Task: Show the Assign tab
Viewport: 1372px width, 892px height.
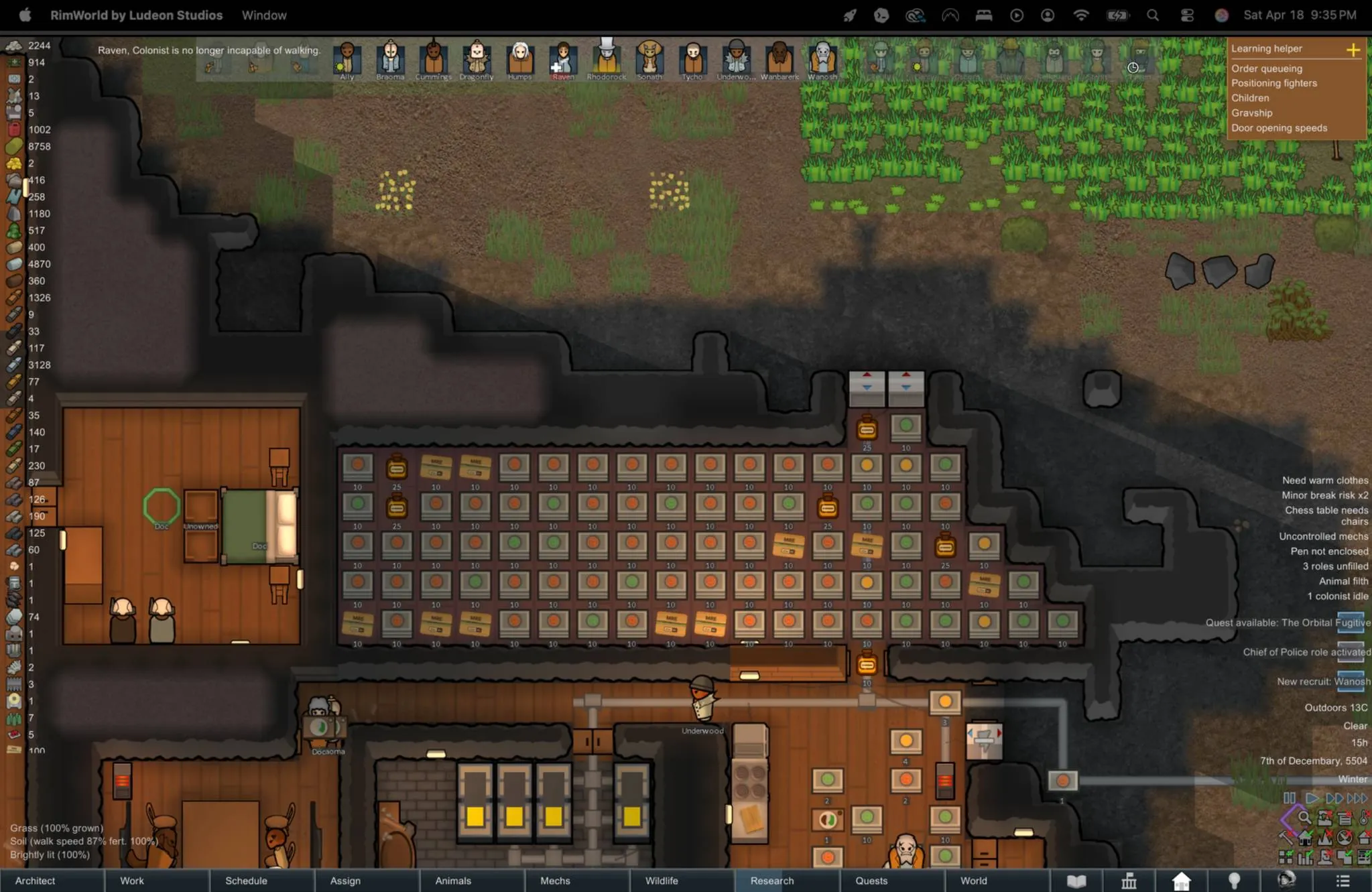Action: point(345,881)
